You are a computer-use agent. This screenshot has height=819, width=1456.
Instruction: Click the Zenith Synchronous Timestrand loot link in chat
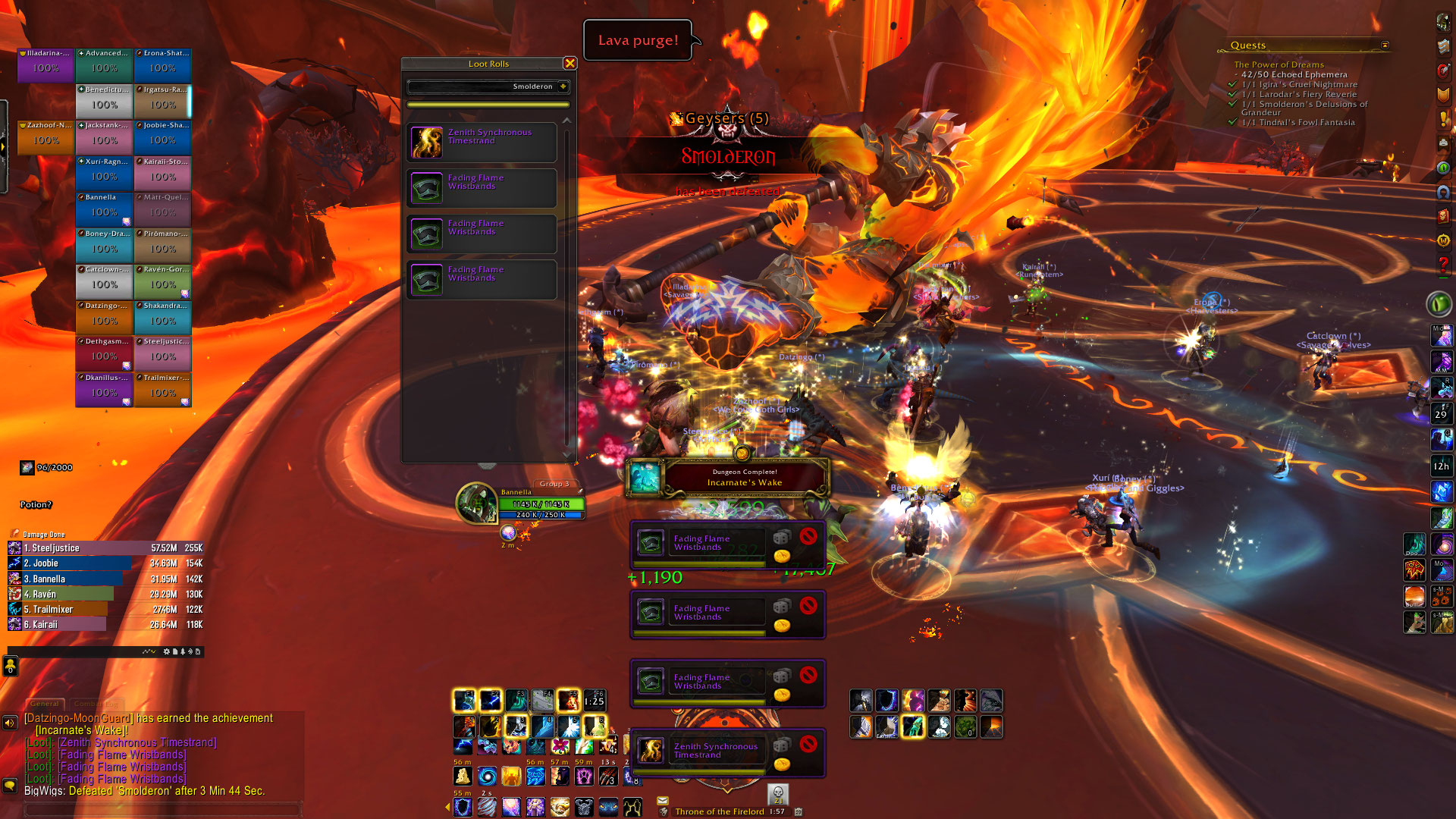[x=137, y=742]
